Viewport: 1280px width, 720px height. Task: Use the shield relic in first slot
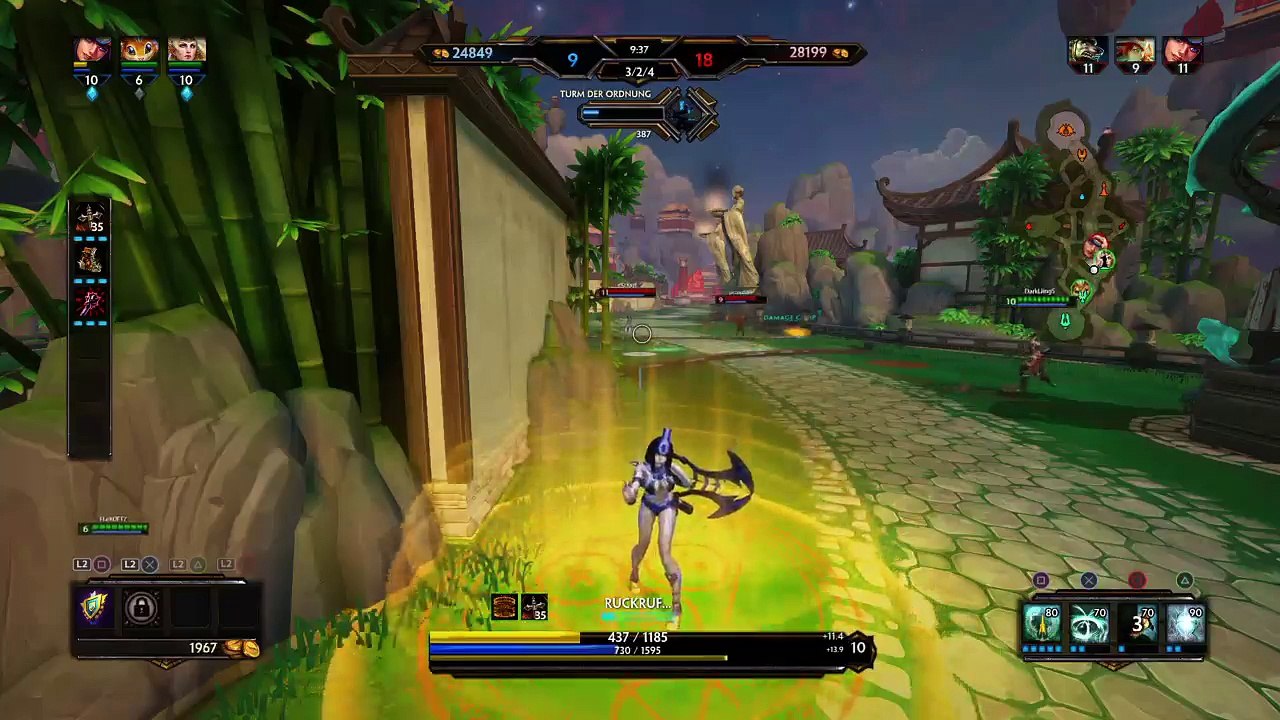[94, 607]
